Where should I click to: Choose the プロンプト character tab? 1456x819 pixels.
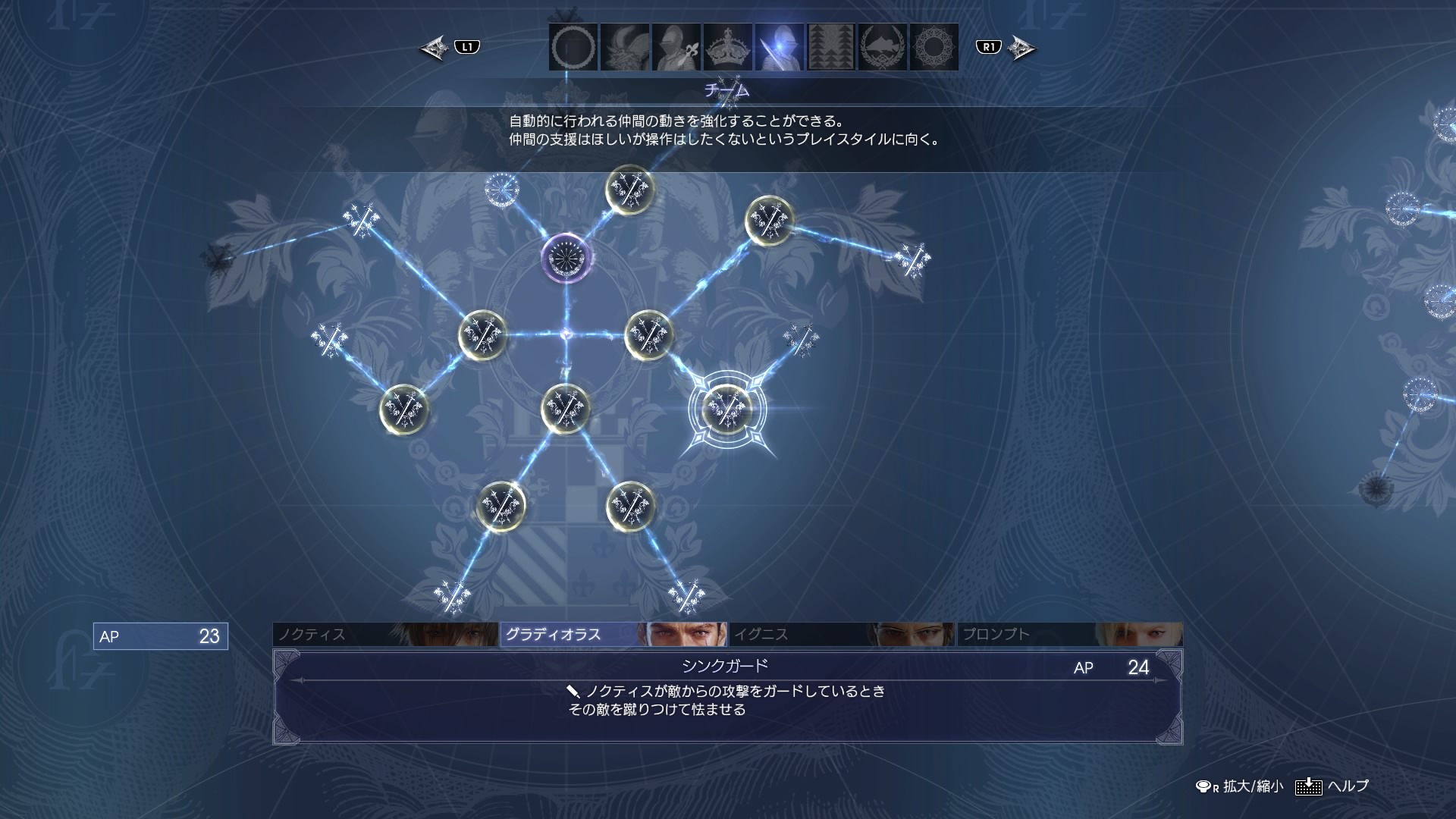[x=1068, y=635]
